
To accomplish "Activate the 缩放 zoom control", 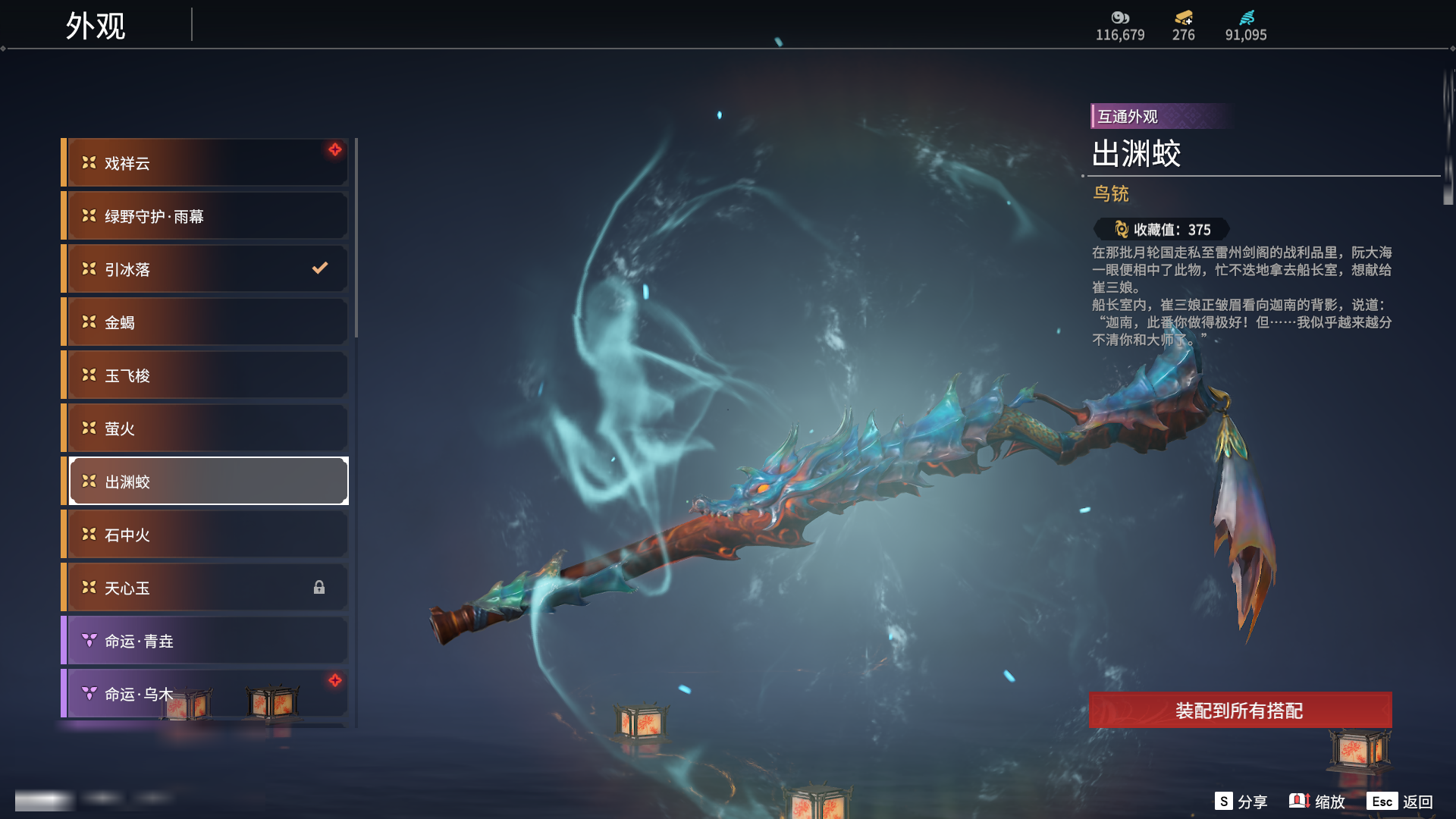I will [1317, 802].
